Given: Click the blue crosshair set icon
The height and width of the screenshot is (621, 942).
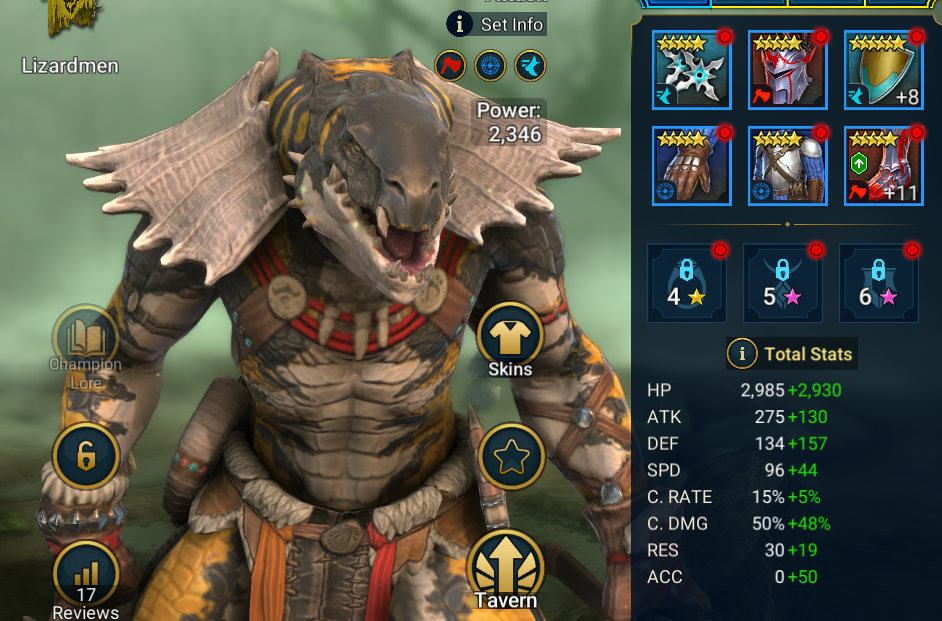Looking at the screenshot, I should (x=490, y=66).
